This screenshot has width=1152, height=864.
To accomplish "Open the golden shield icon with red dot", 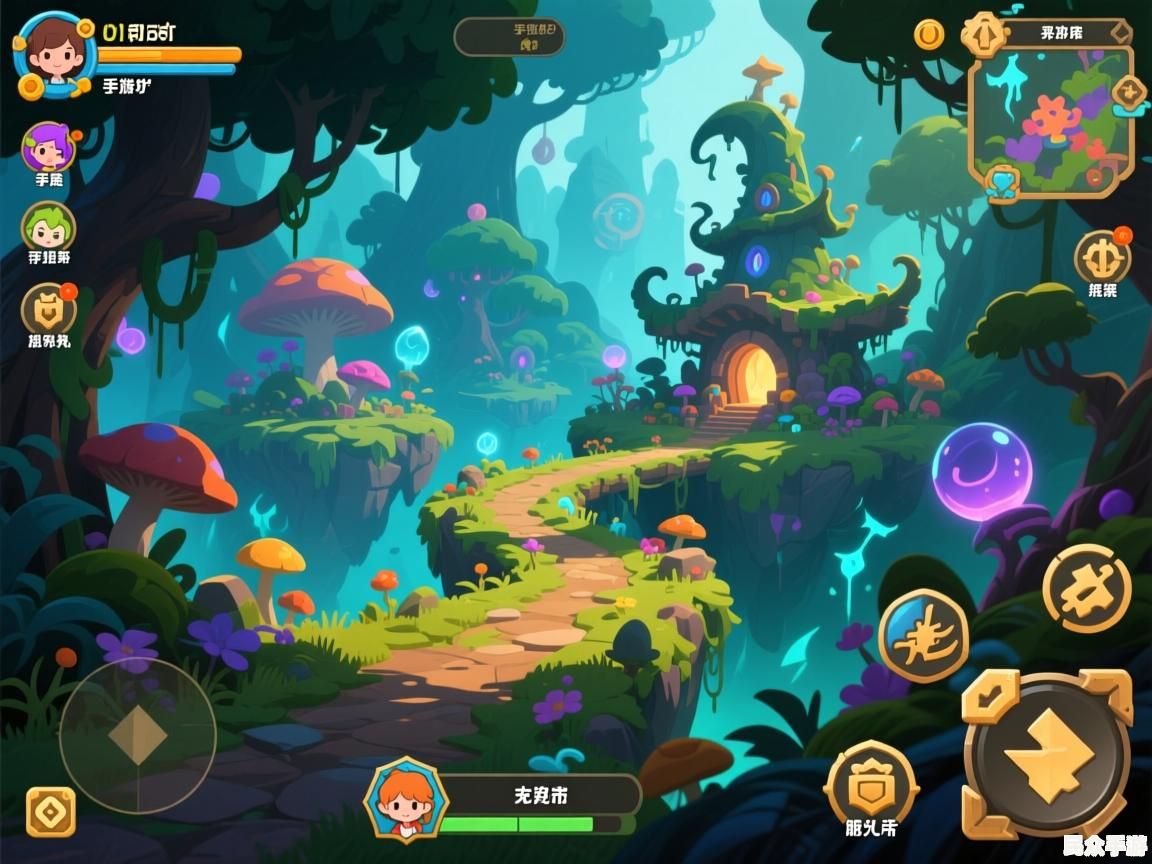I will pyautogui.click(x=47, y=308).
